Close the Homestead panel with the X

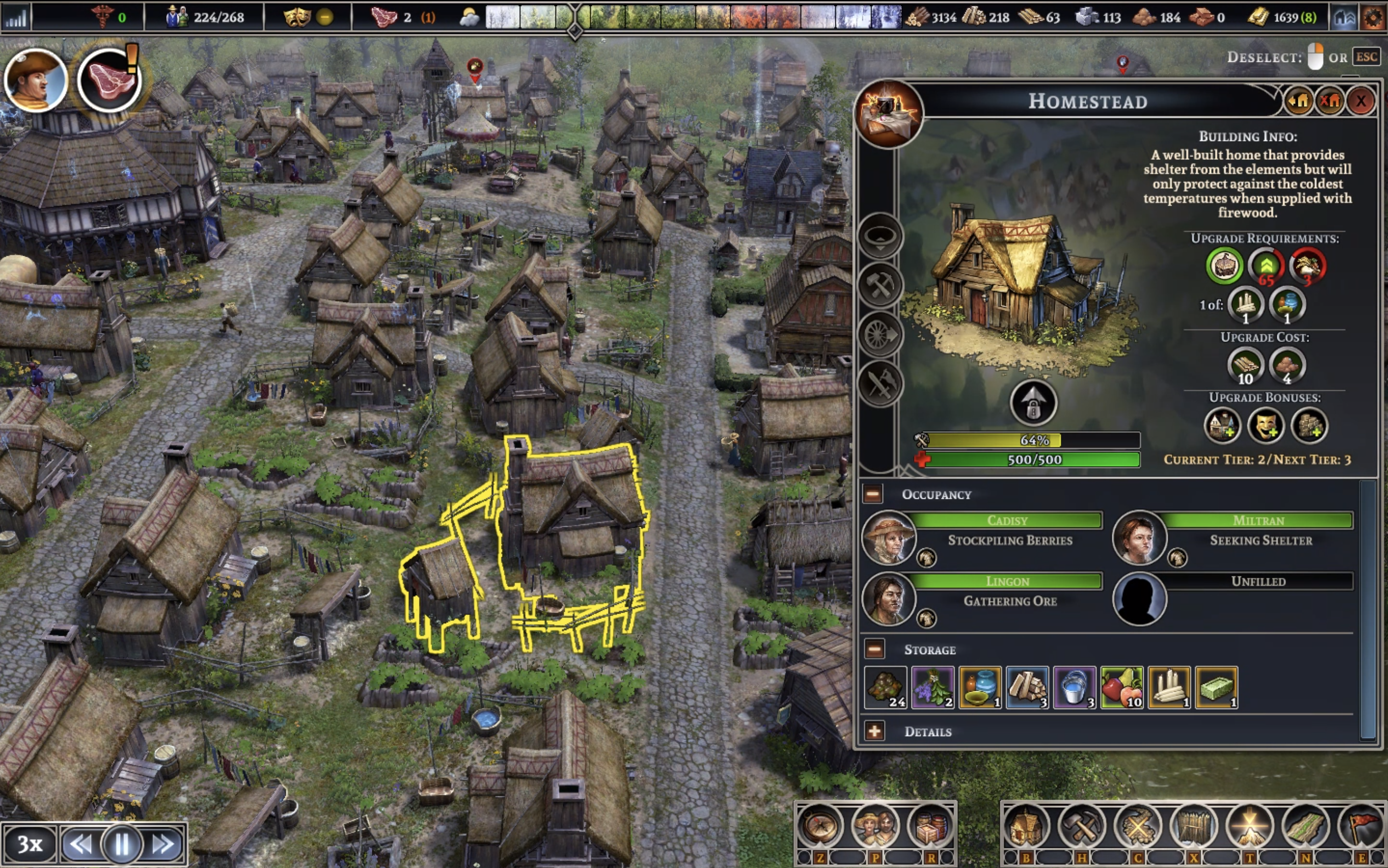pos(1360,101)
